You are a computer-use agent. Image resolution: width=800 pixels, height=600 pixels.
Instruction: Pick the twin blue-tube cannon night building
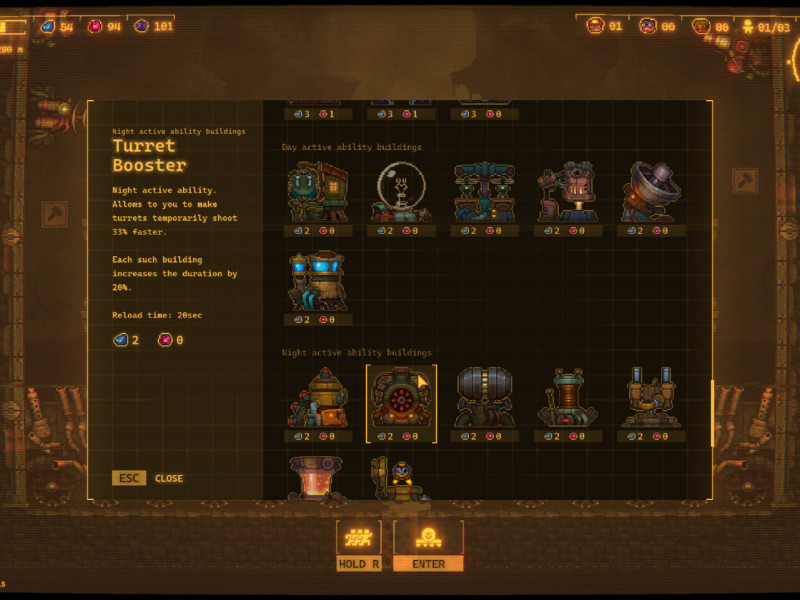[x=651, y=398]
